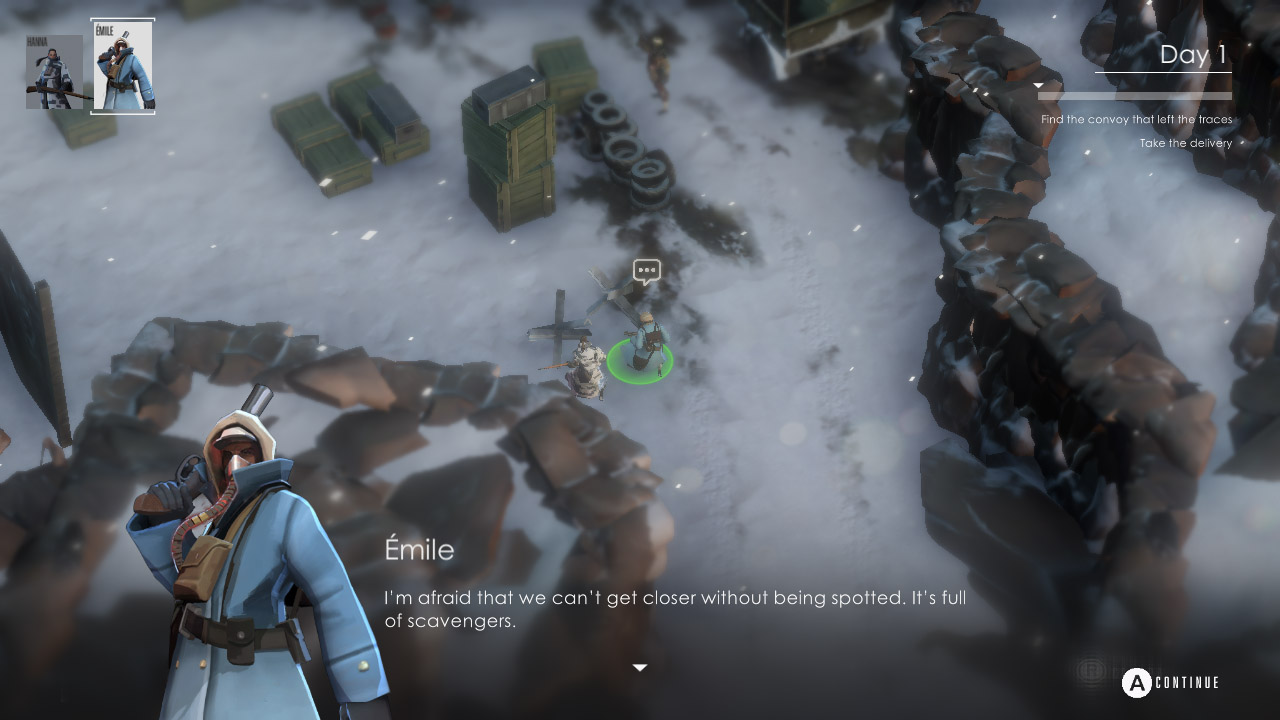The width and height of the screenshot is (1280, 720).
Task: Click Hanna's crouched character in the field
Action: point(586,370)
